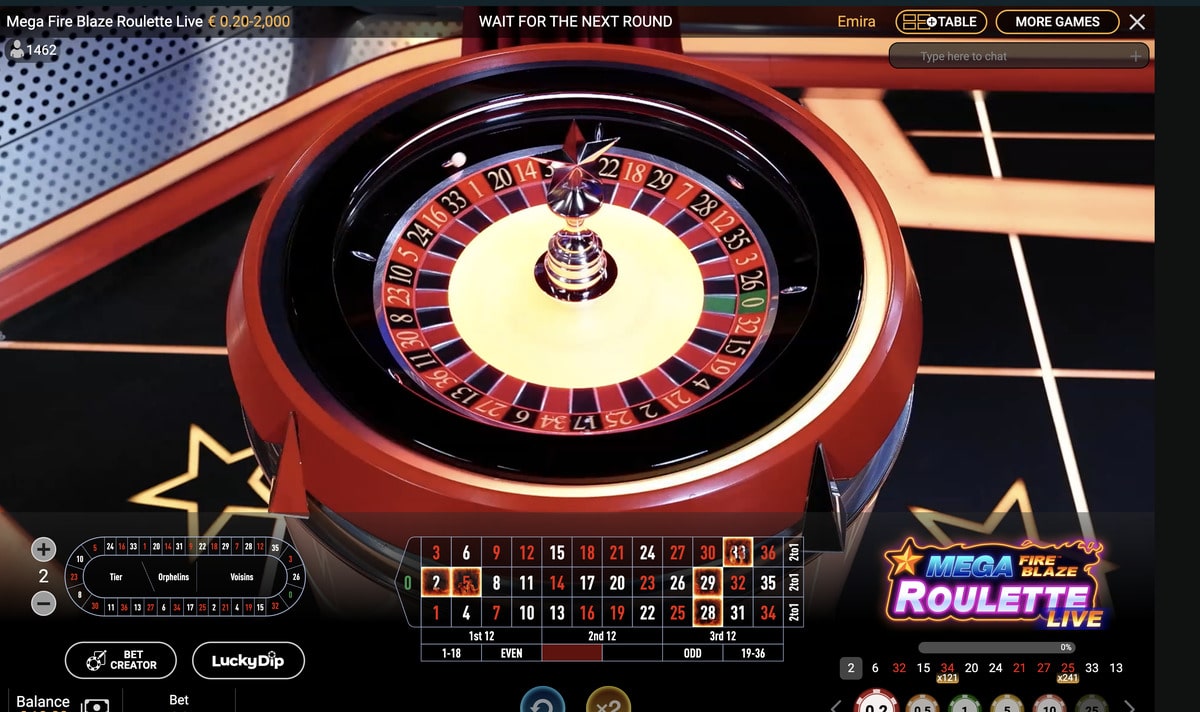Select the 19-36 high bet
This screenshot has width=1200, height=712.
(x=752, y=653)
